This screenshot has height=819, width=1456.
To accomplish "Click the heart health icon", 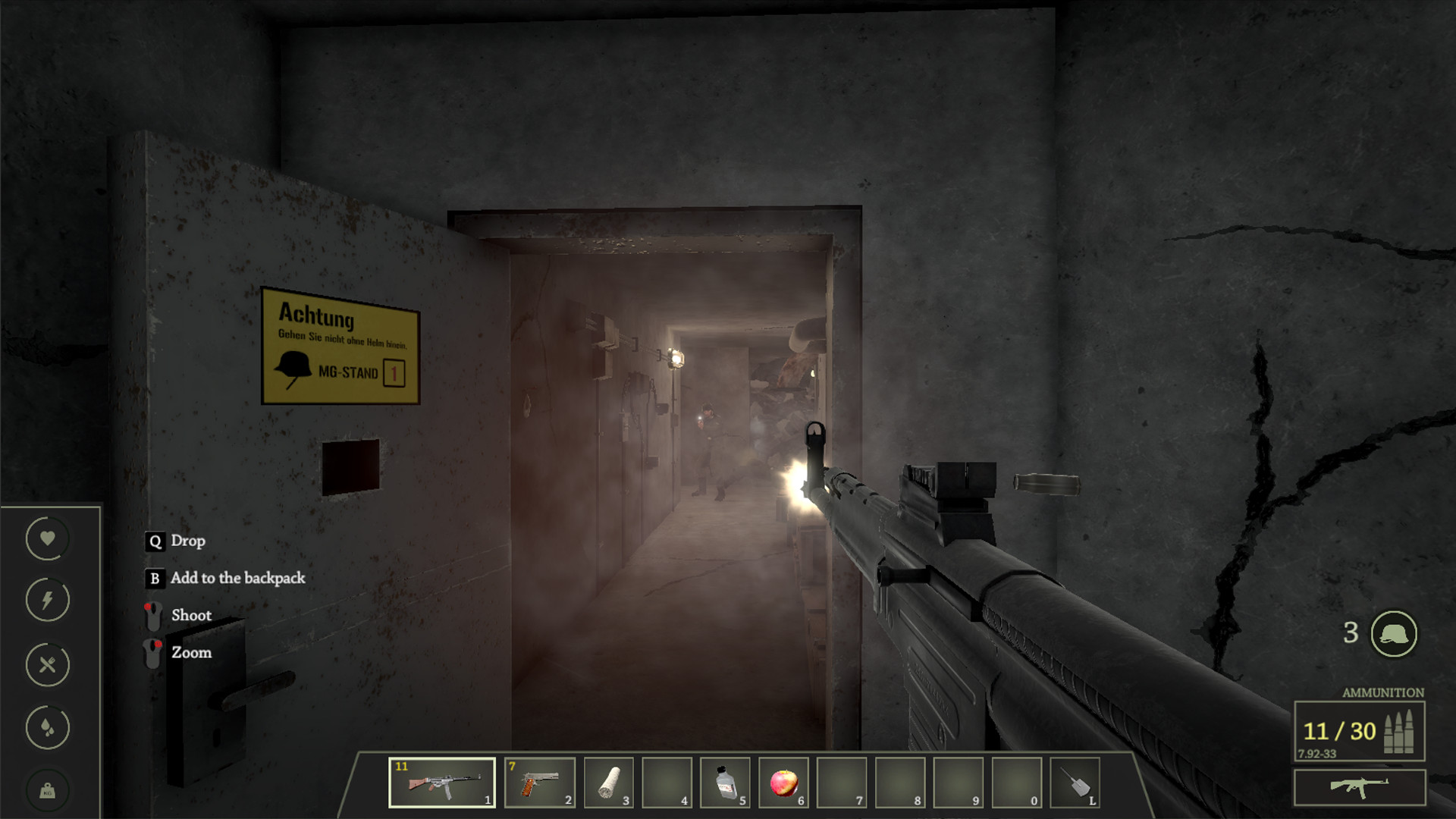I will coord(47,538).
